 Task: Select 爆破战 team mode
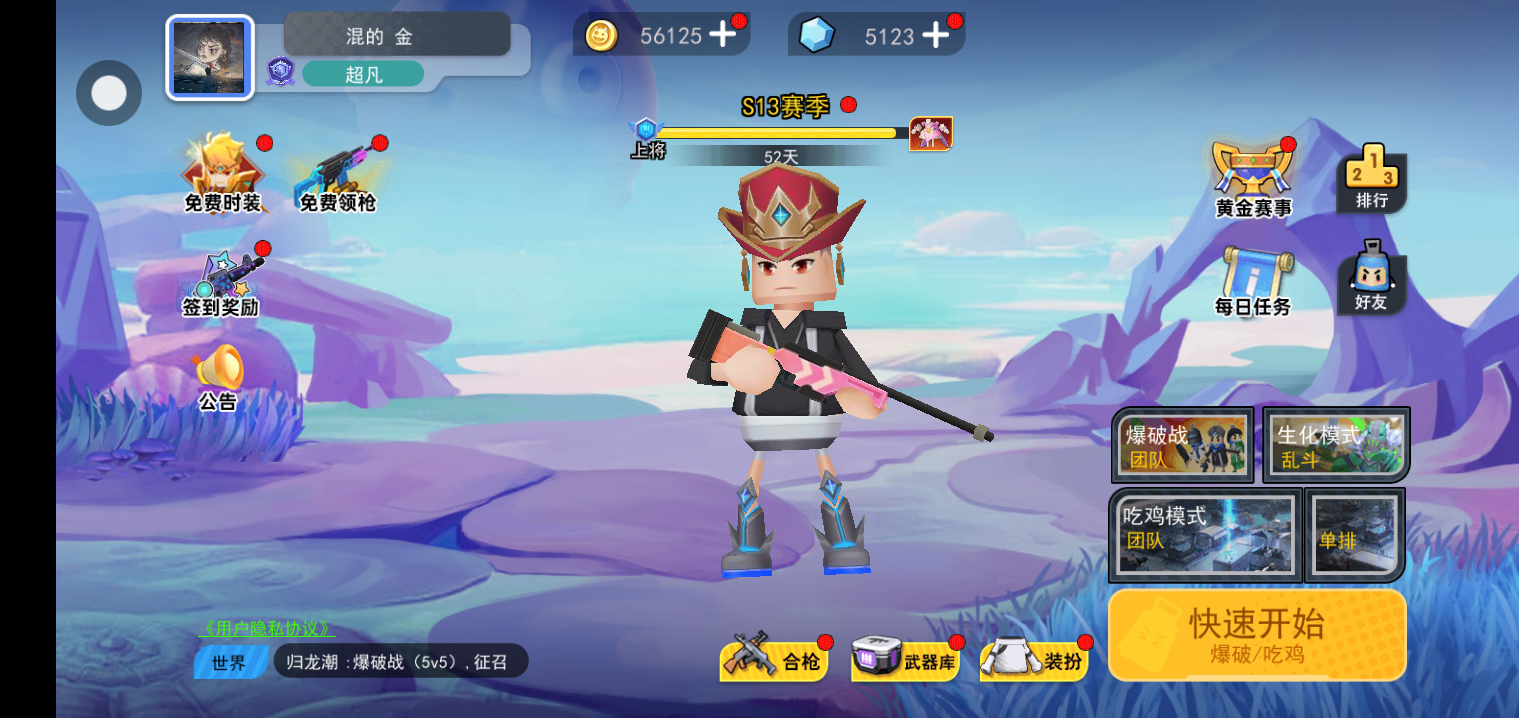point(1183,445)
